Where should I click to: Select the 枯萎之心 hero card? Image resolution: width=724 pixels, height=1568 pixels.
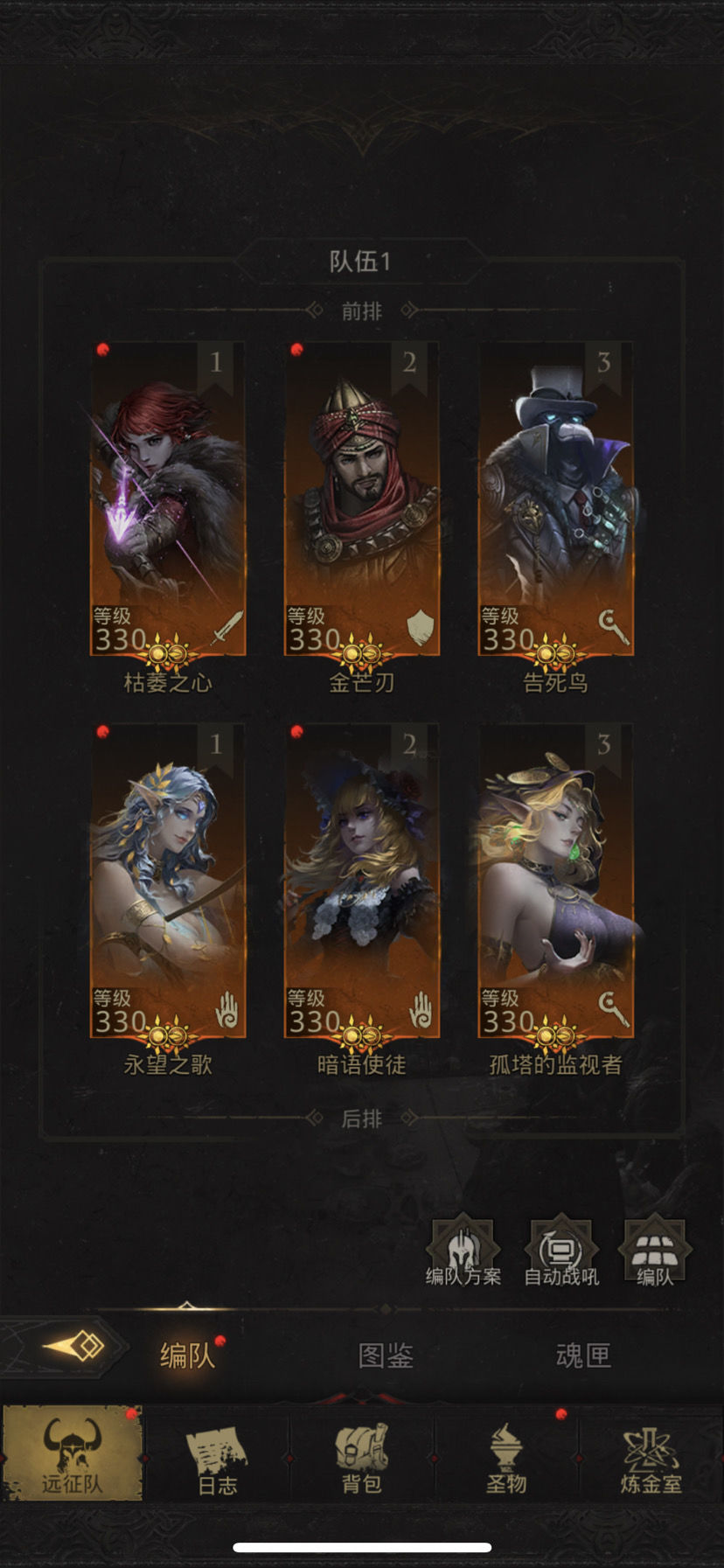click(x=168, y=498)
